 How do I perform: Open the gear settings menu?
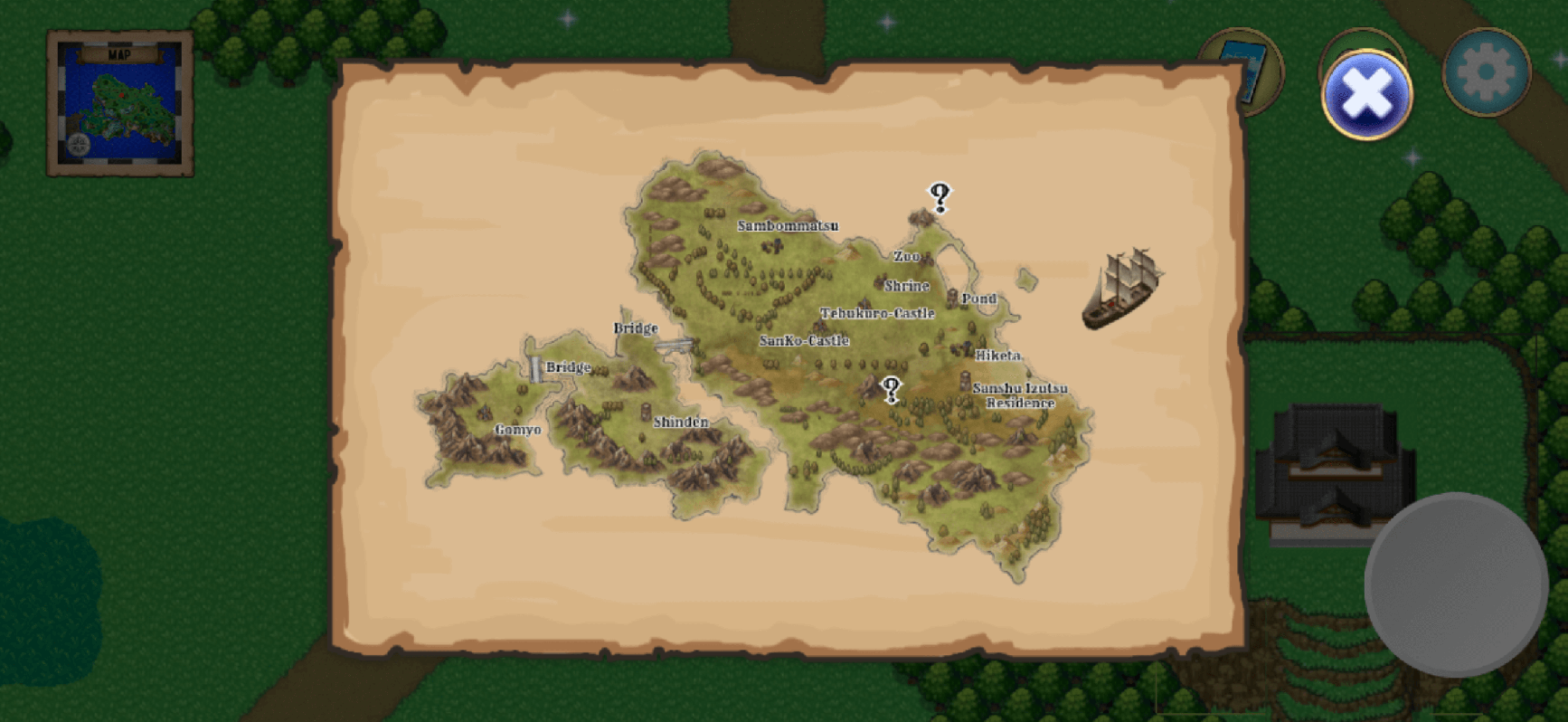point(1486,72)
